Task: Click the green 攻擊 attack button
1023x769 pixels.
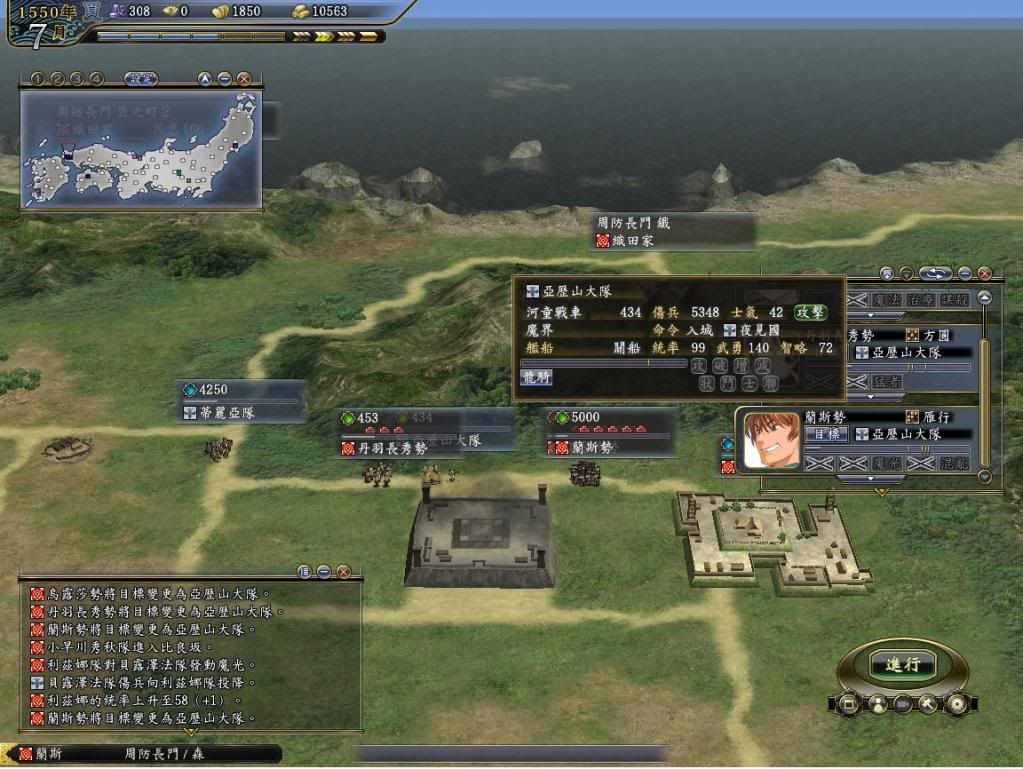Action: click(811, 312)
